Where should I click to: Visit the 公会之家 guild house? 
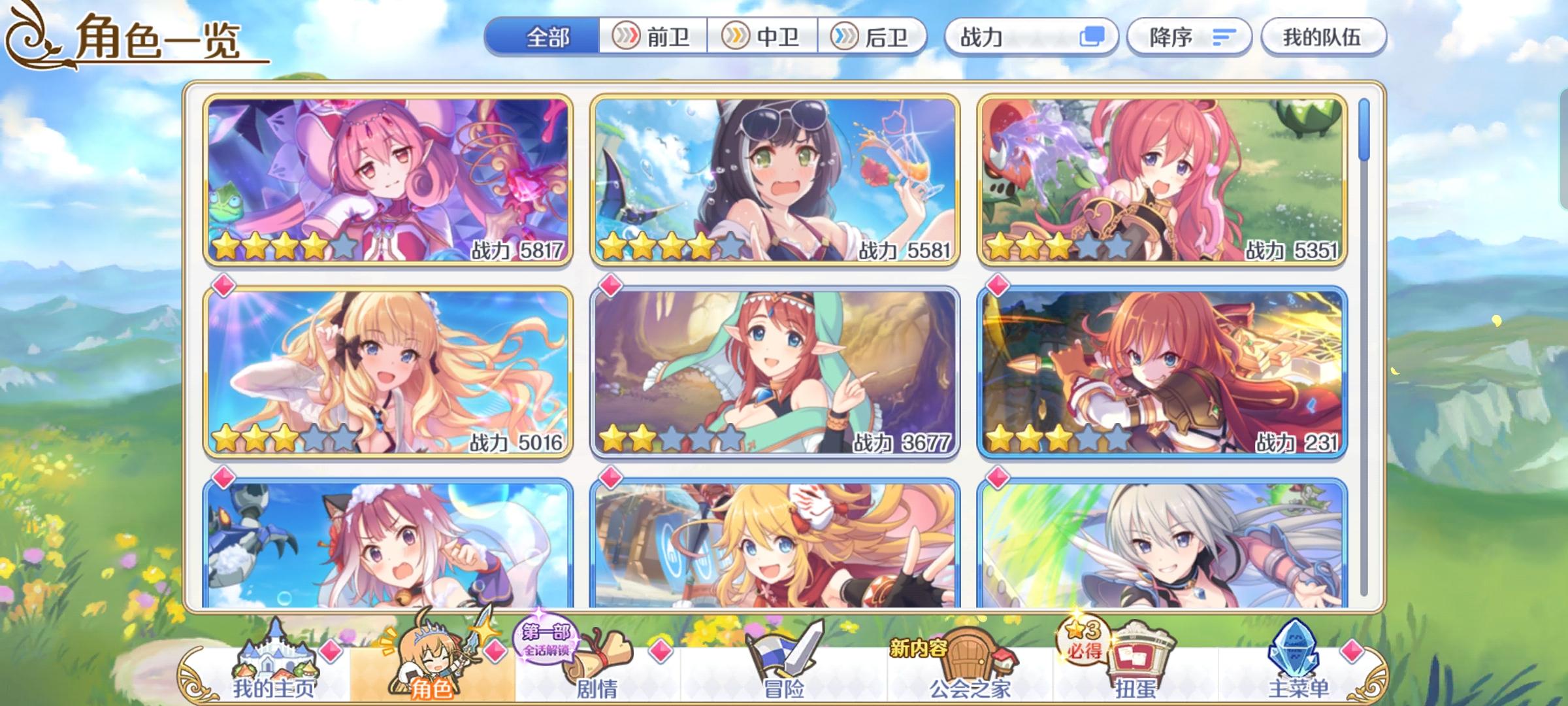[970, 673]
